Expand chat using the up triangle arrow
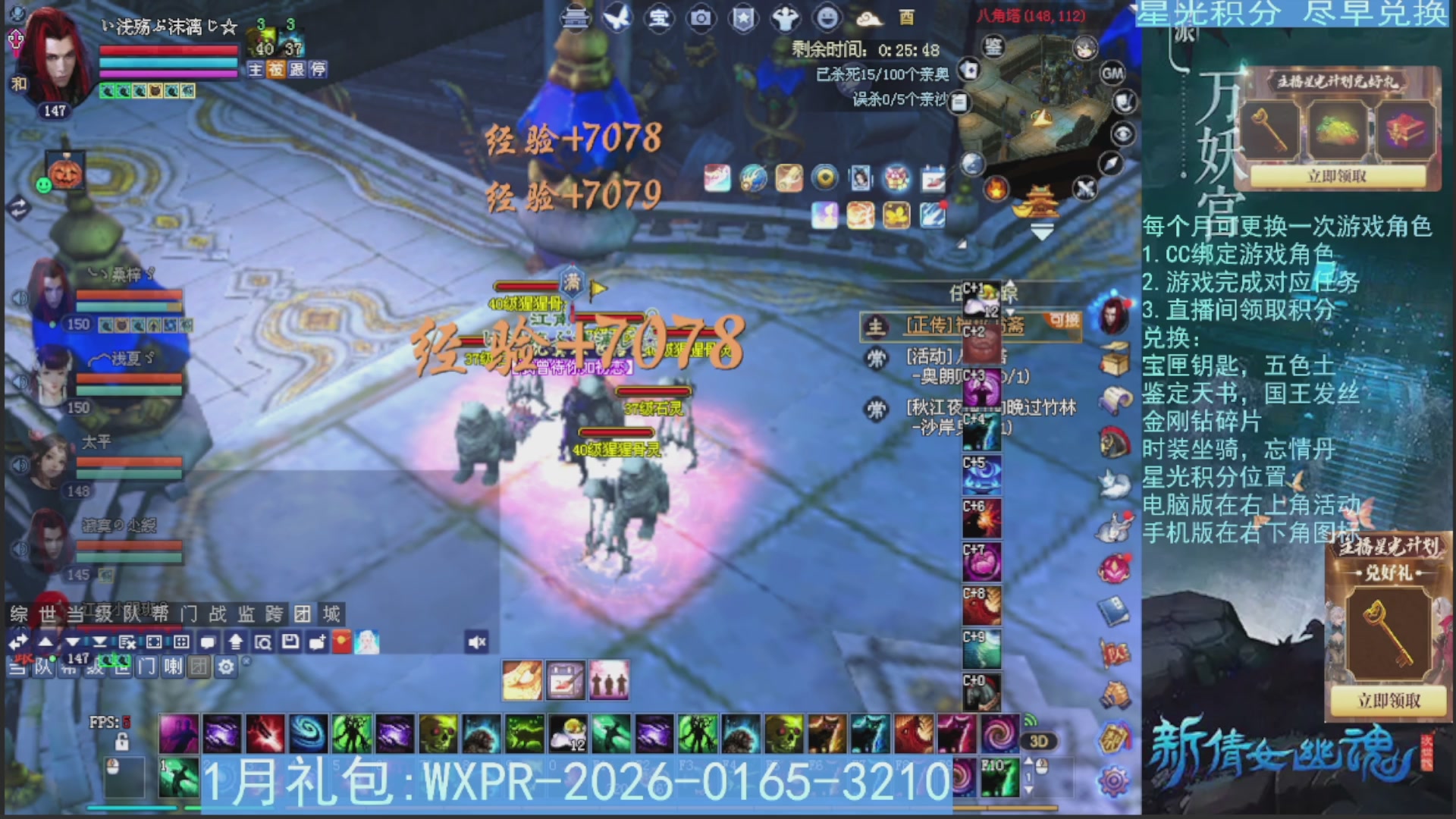This screenshot has width=1456, height=819. click(x=44, y=642)
